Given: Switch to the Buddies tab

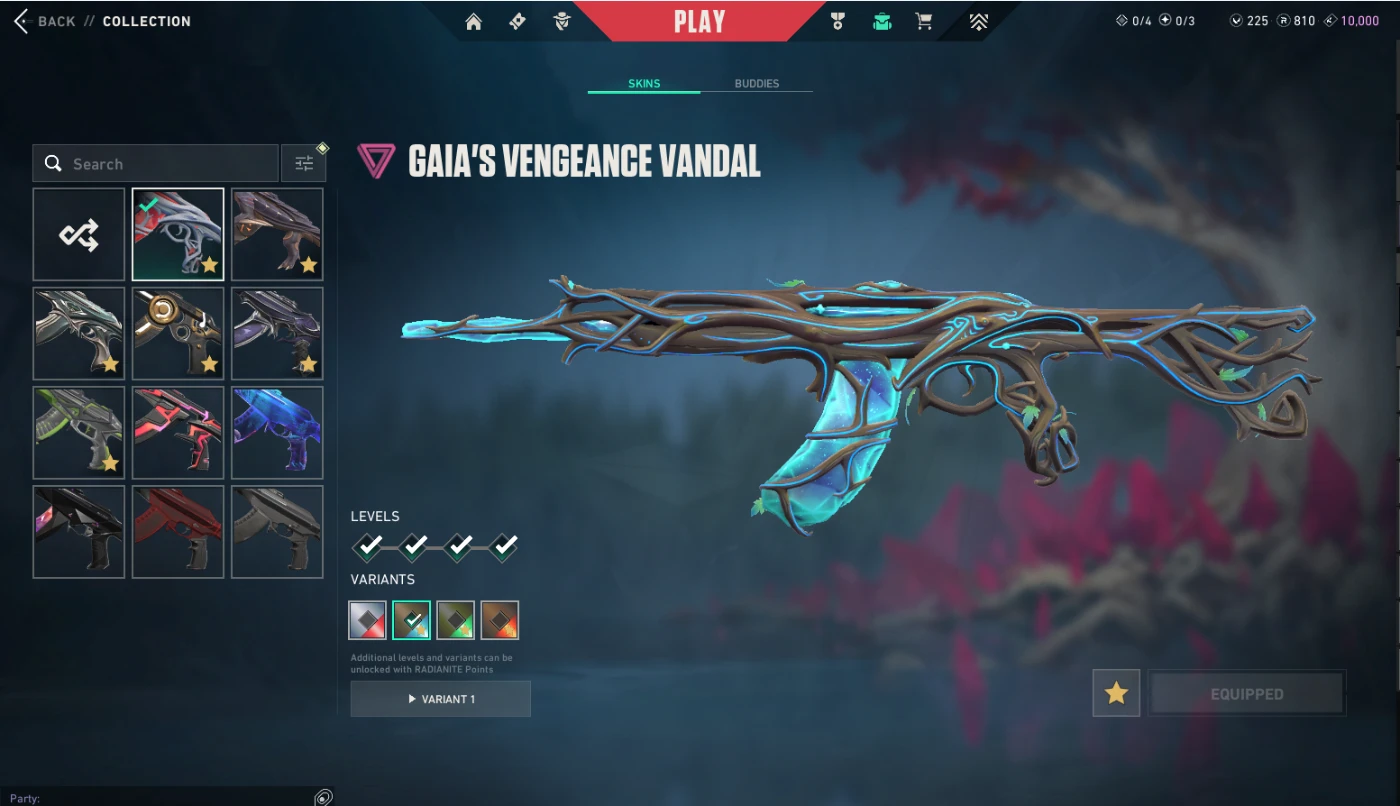Looking at the screenshot, I should coord(756,84).
